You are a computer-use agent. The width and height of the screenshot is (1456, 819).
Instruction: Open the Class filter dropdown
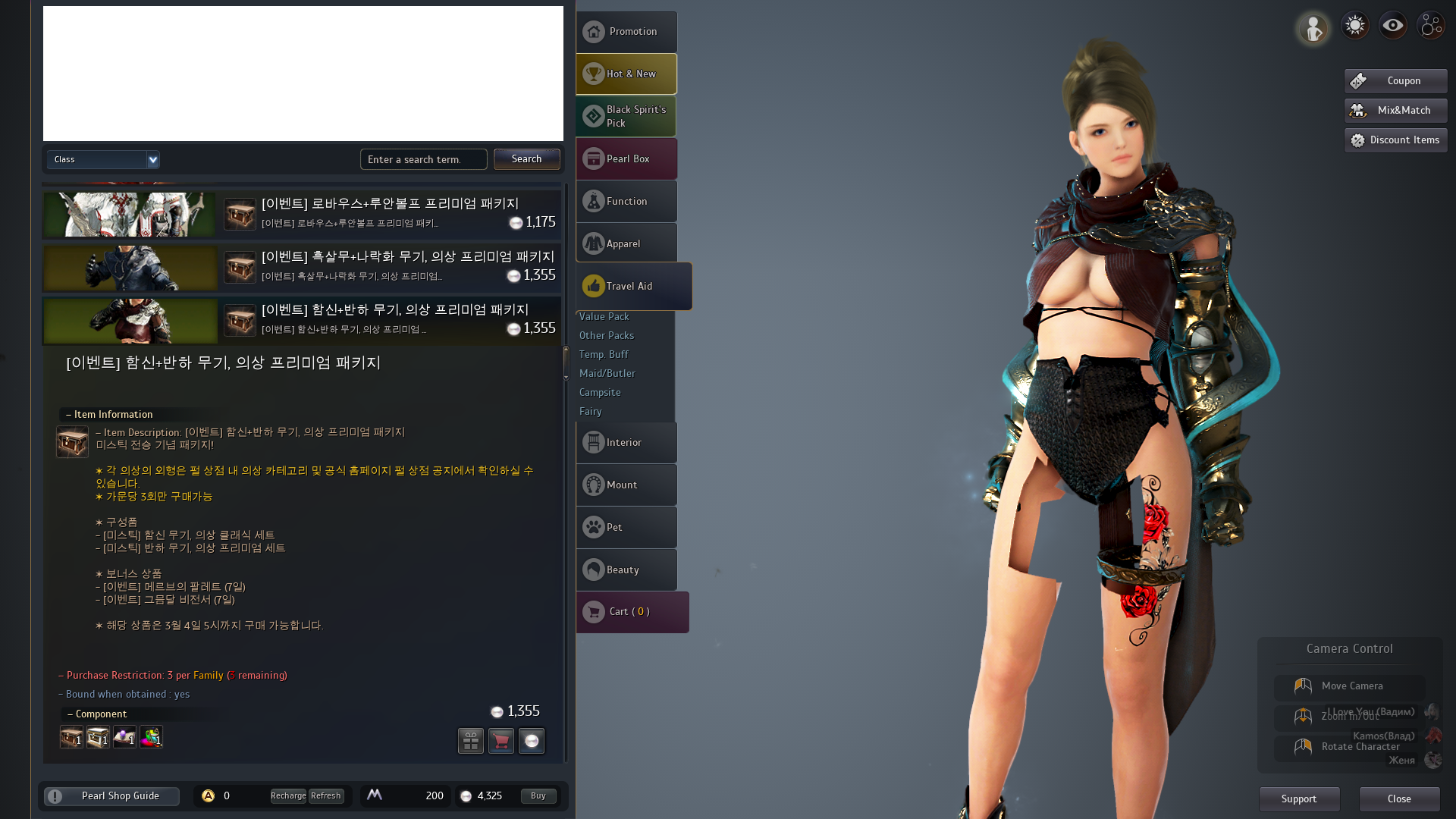tap(103, 159)
